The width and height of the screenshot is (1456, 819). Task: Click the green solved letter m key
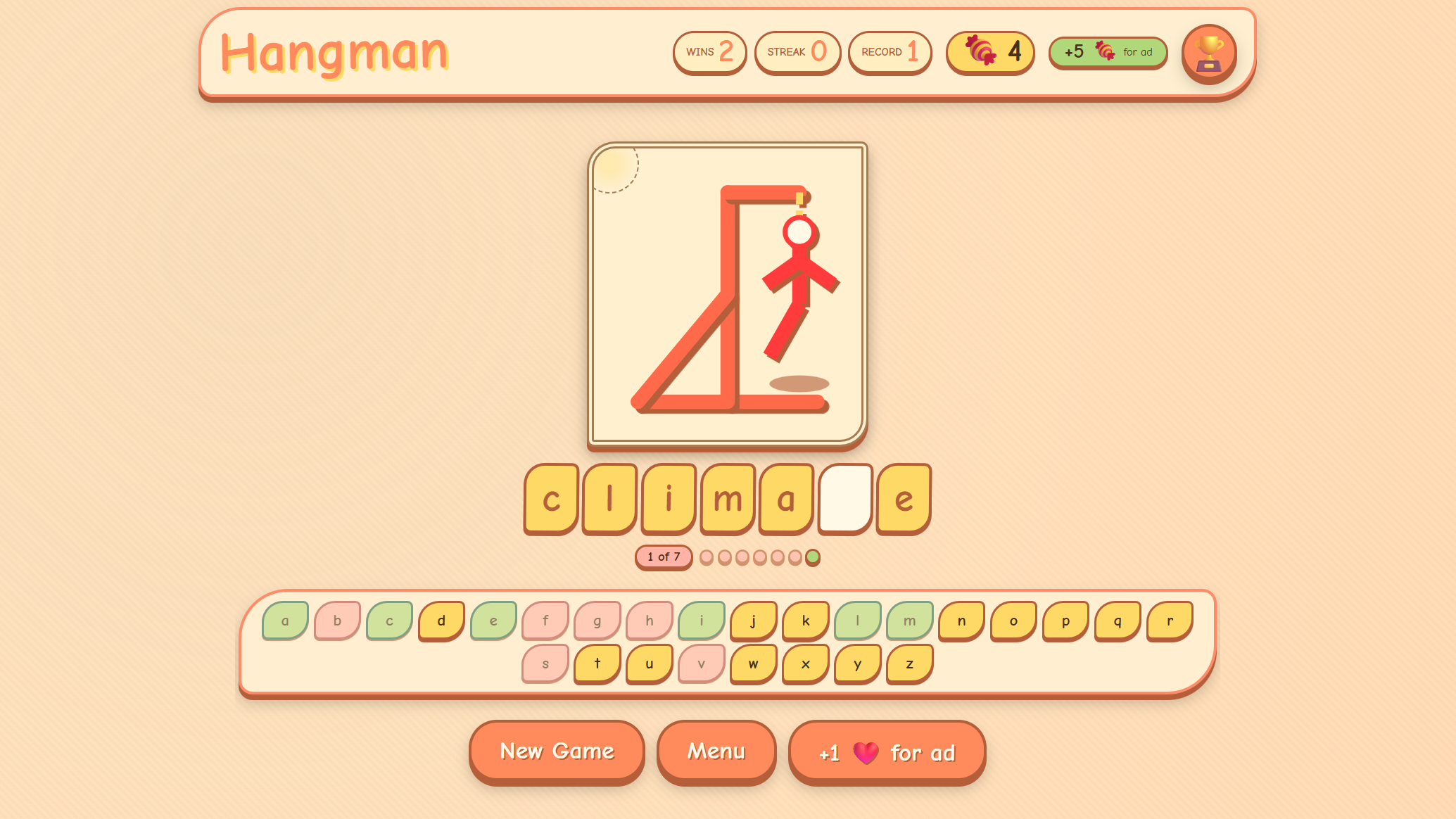[x=909, y=620]
